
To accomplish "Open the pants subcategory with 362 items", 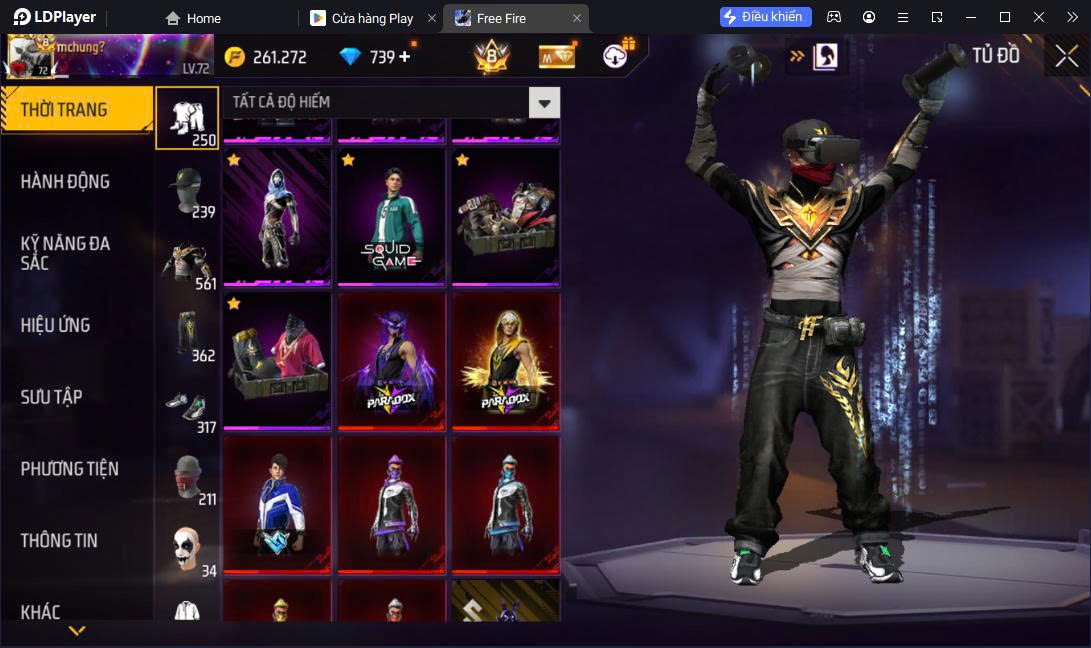I will (187, 336).
